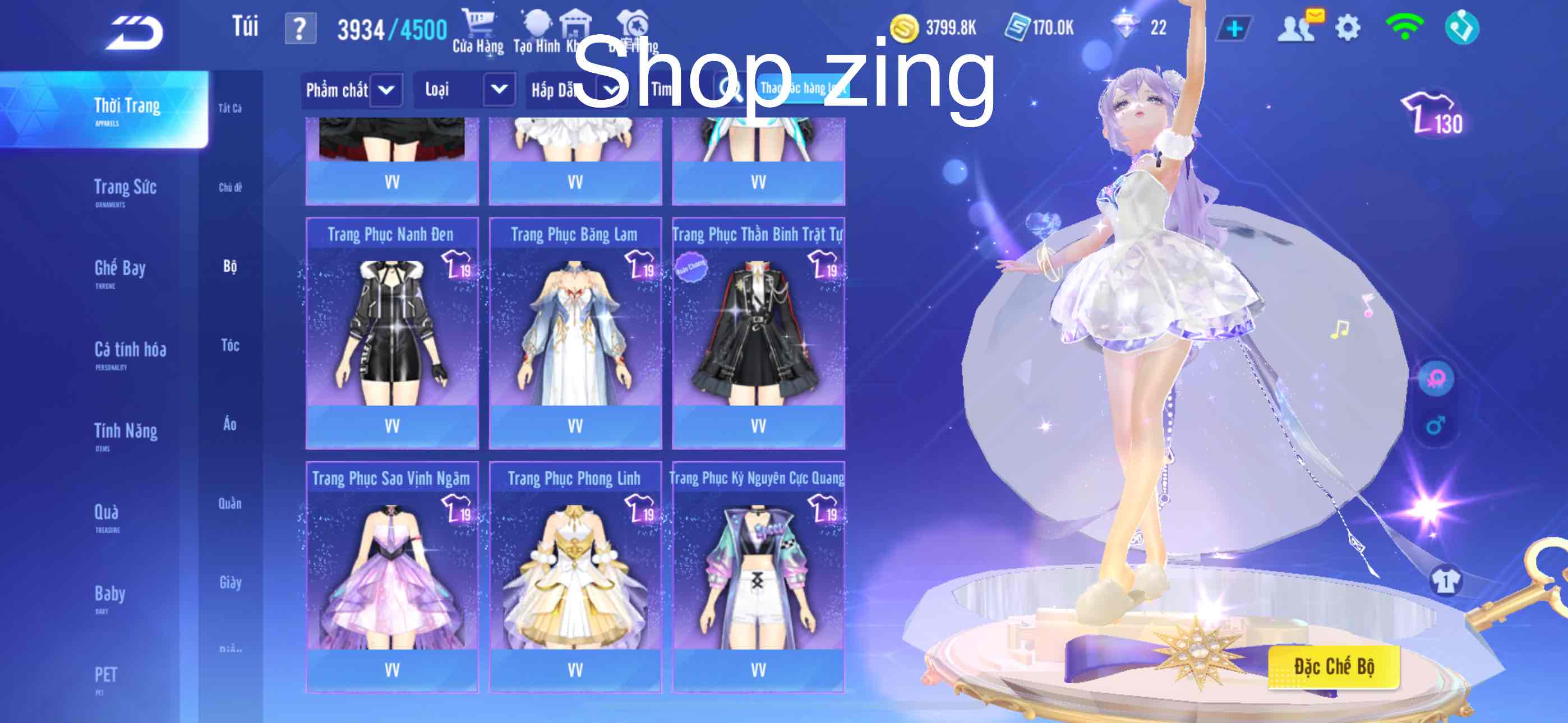
Task: Select the Trang Phục Băng Lam outfit
Action: tap(575, 332)
